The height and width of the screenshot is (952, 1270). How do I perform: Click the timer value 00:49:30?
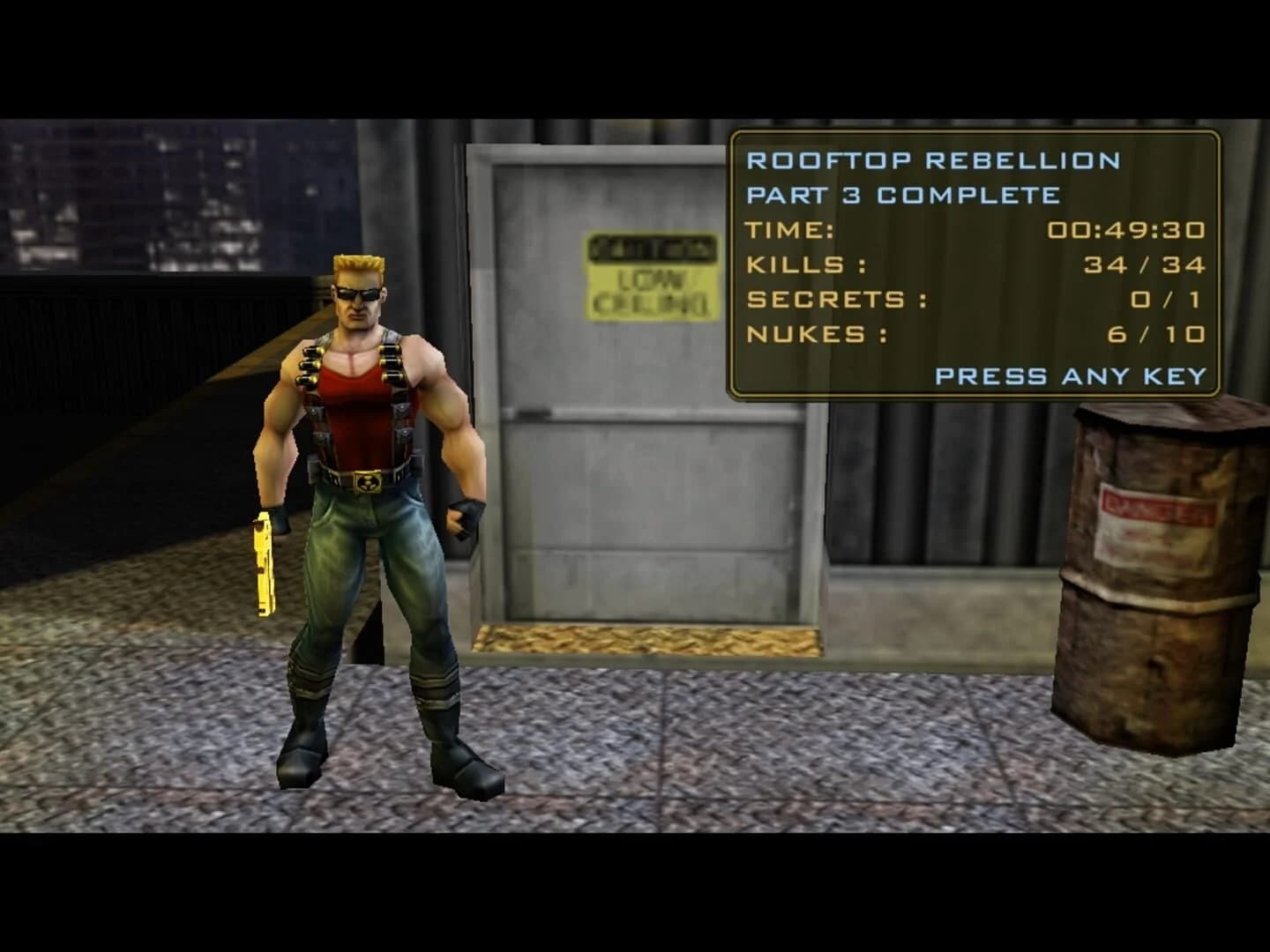pos(1126,230)
